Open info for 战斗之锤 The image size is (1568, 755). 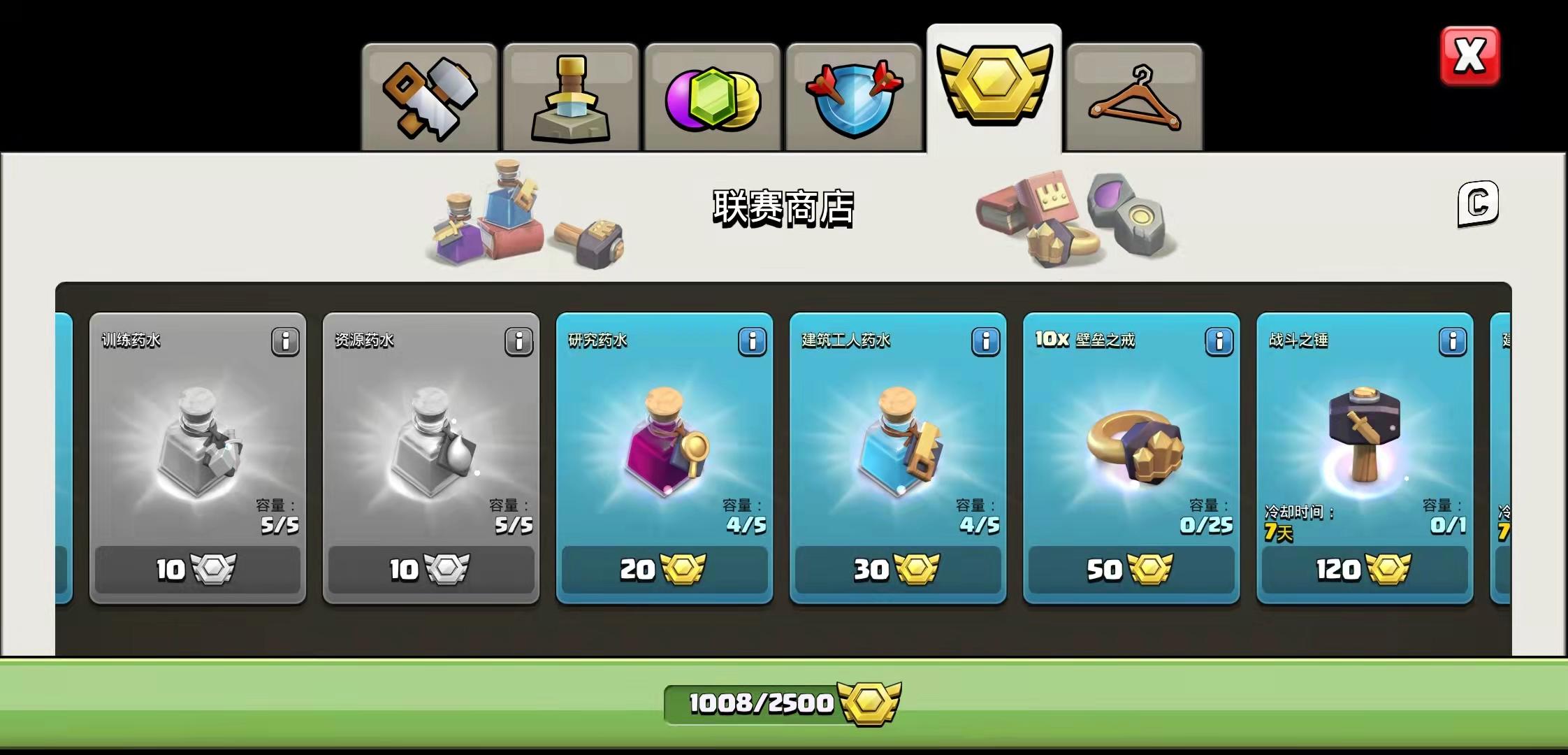1452,342
